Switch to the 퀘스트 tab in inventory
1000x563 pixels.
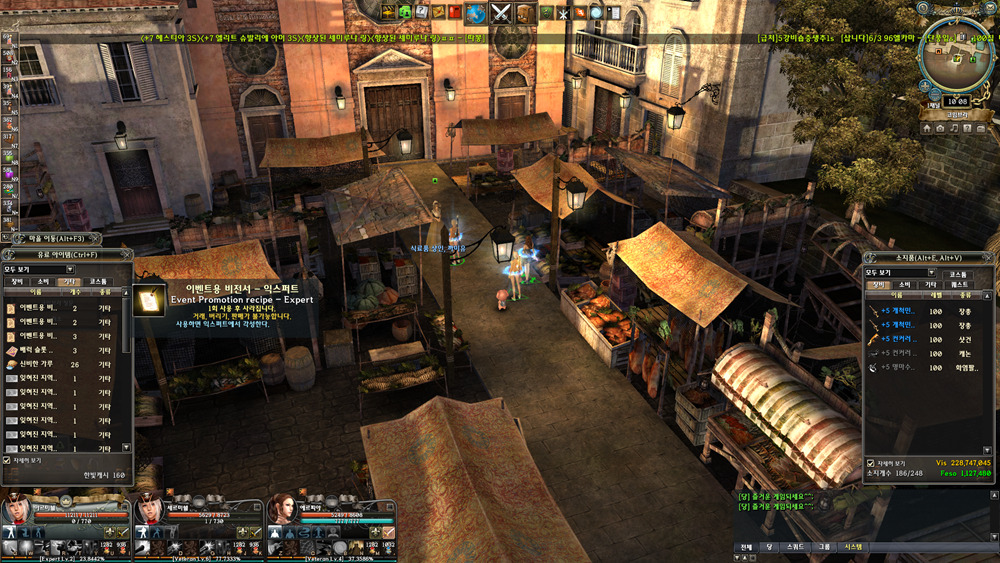959,285
